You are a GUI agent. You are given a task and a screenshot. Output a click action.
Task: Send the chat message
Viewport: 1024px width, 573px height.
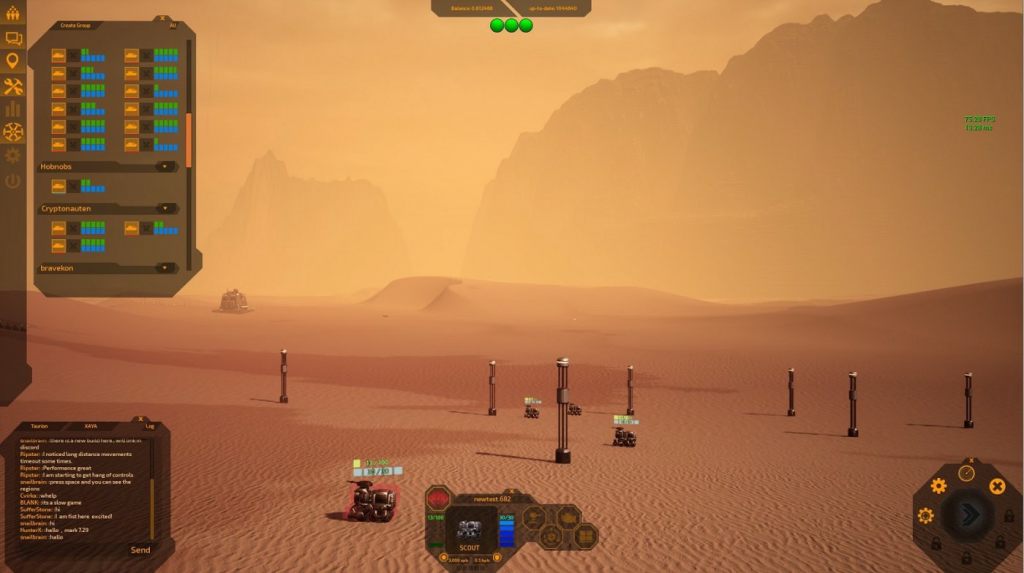pos(140,549)
